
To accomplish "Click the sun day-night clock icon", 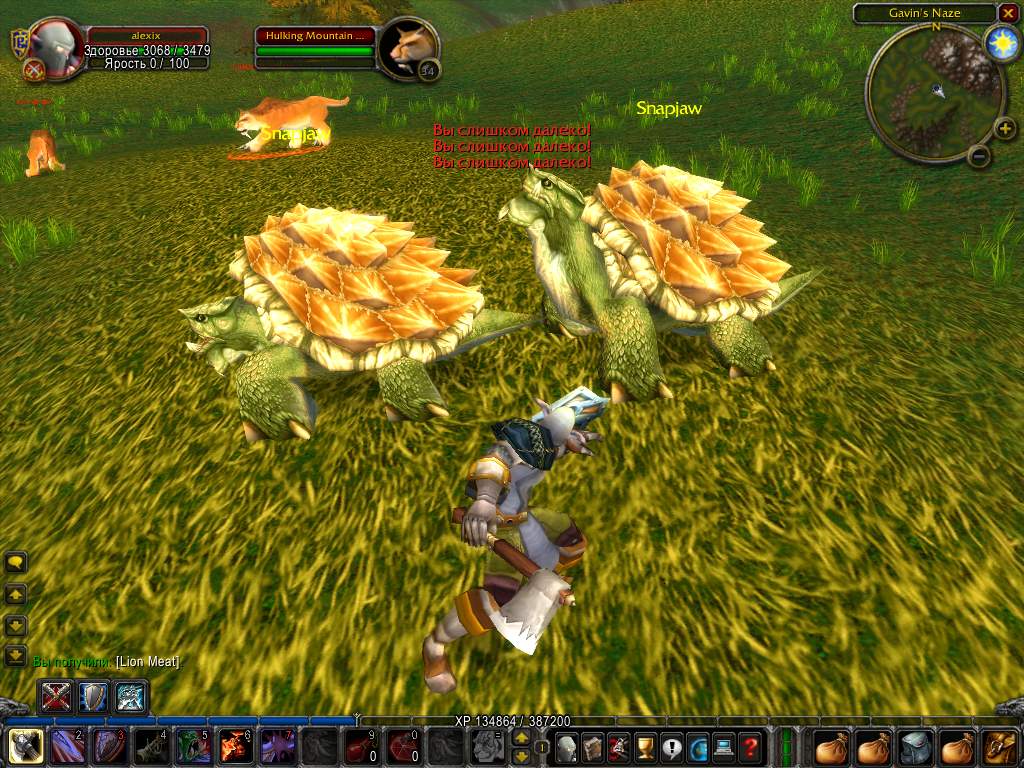I will point(1000,42).
